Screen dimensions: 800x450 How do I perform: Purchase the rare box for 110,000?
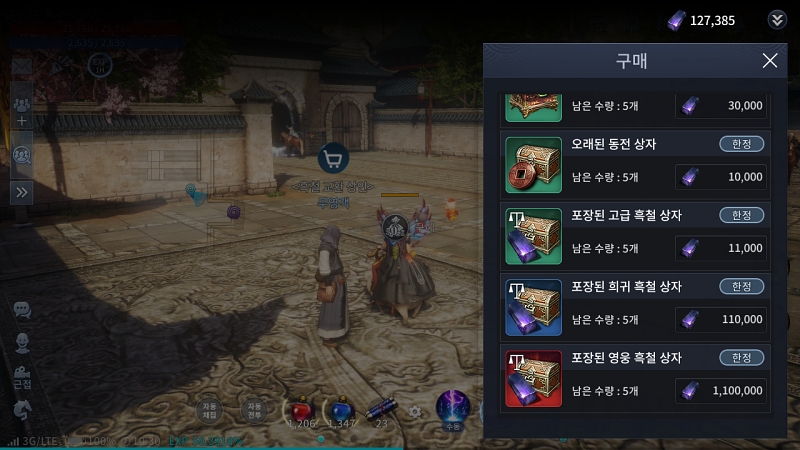(x=721, y=319)
